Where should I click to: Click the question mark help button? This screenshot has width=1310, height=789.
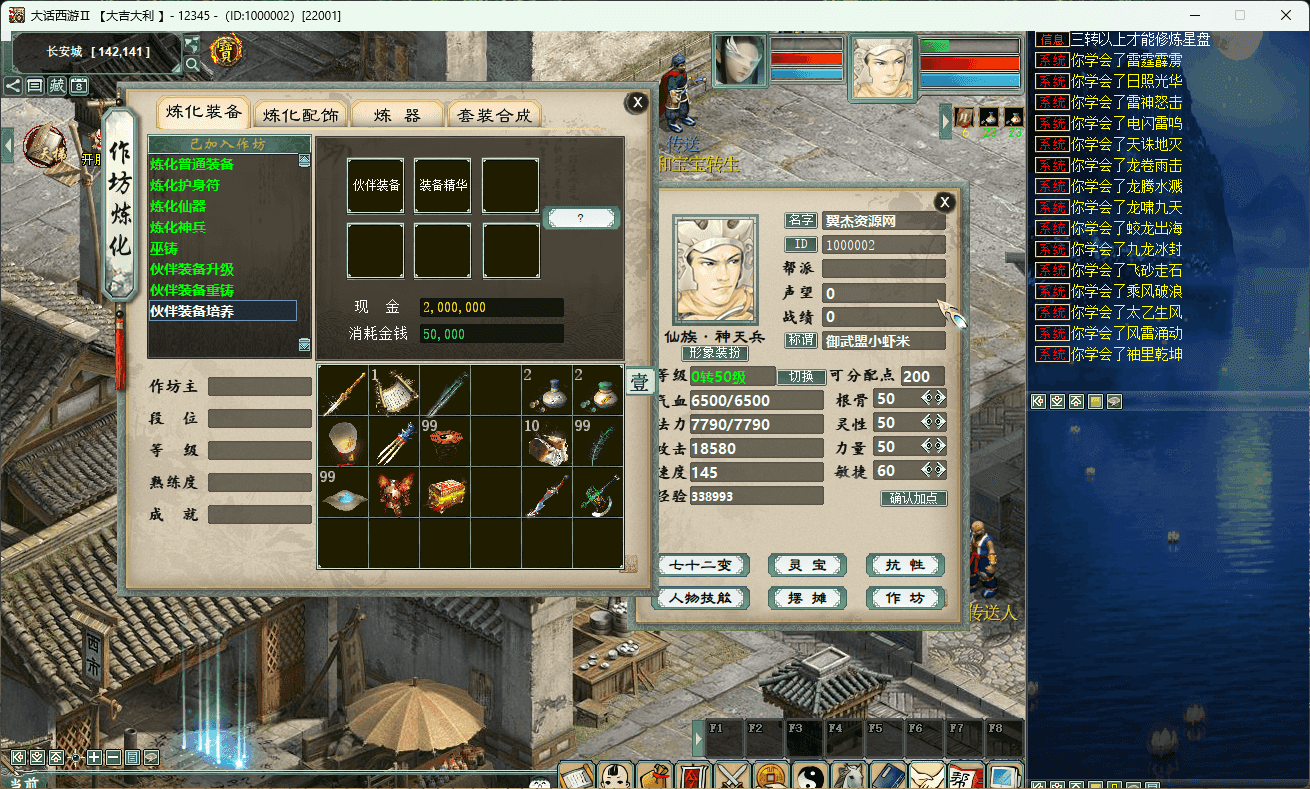pos(581,218)
